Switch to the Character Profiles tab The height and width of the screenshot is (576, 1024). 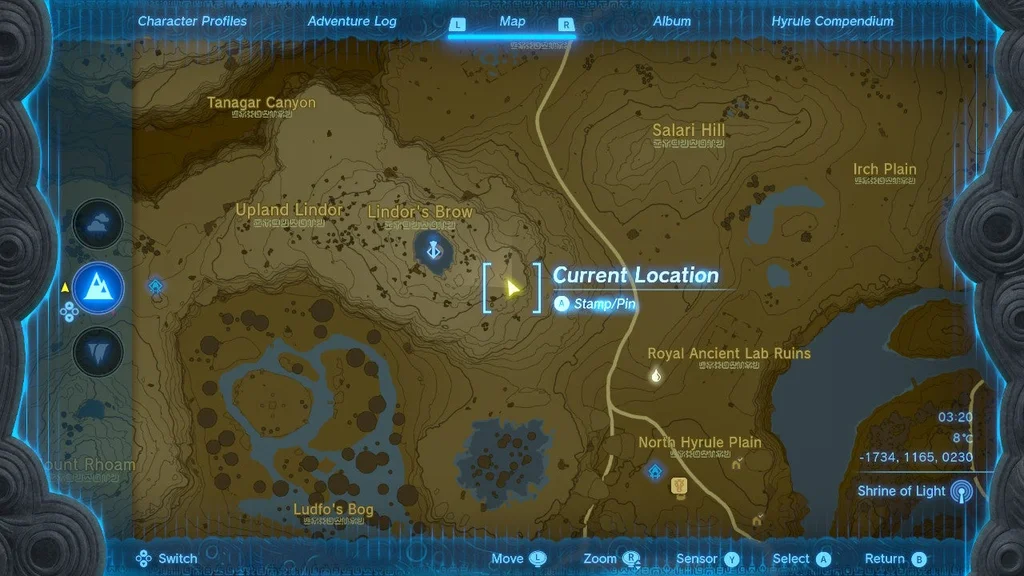tap(192, 21)
